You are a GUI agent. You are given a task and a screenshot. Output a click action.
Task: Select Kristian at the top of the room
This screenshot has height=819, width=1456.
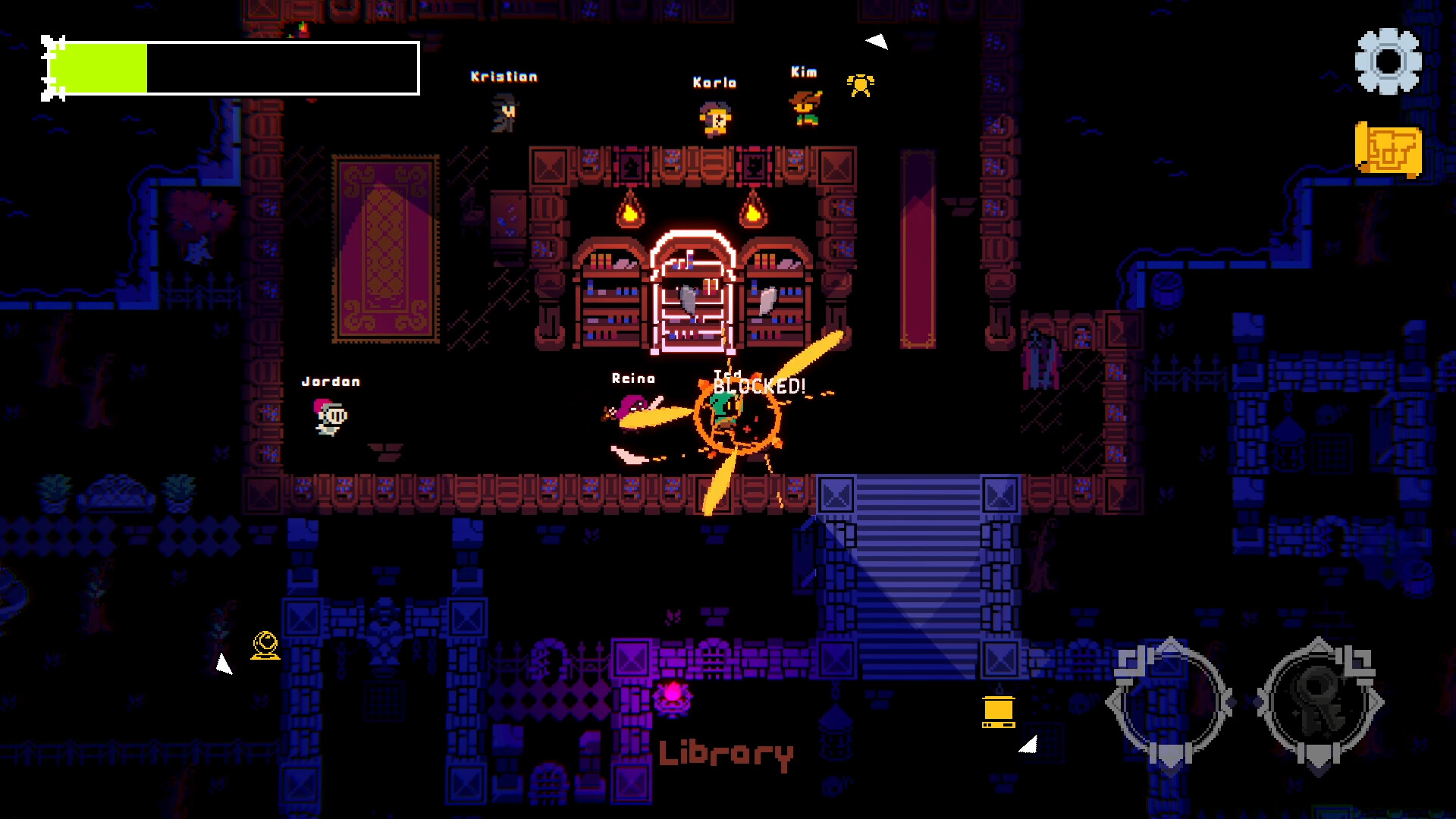(504, 114)
